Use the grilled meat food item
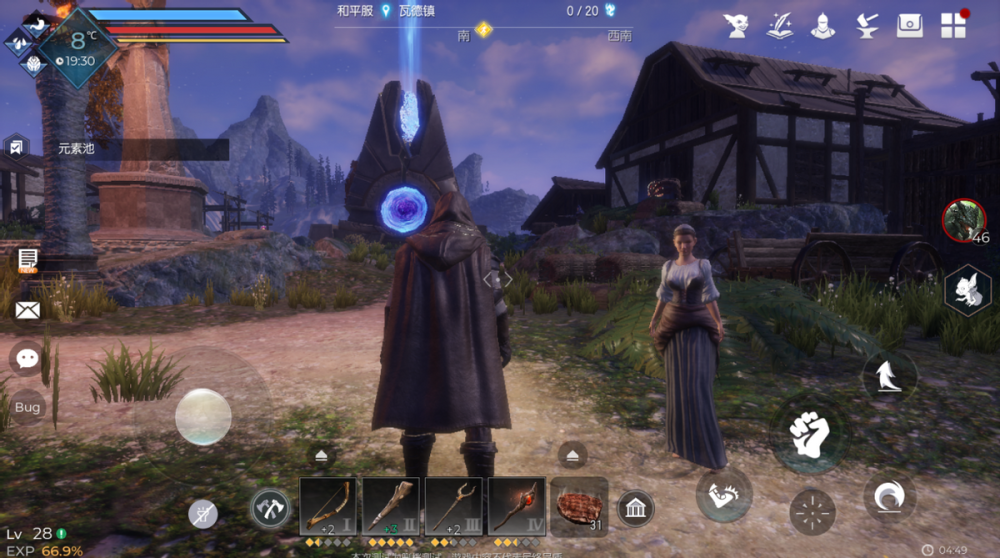1000x558 pixels. pos(578,507)
